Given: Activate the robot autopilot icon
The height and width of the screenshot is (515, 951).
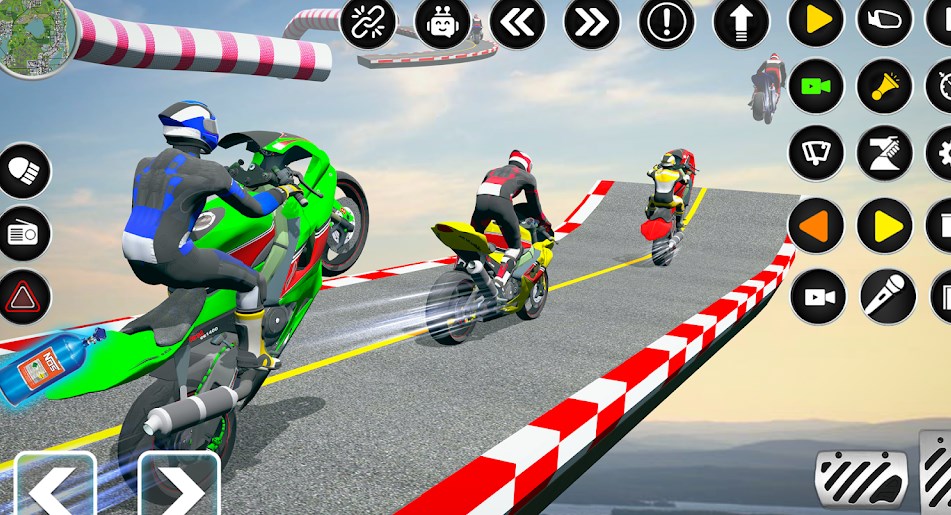Looking at the screenshot, I should coord(443,22).
